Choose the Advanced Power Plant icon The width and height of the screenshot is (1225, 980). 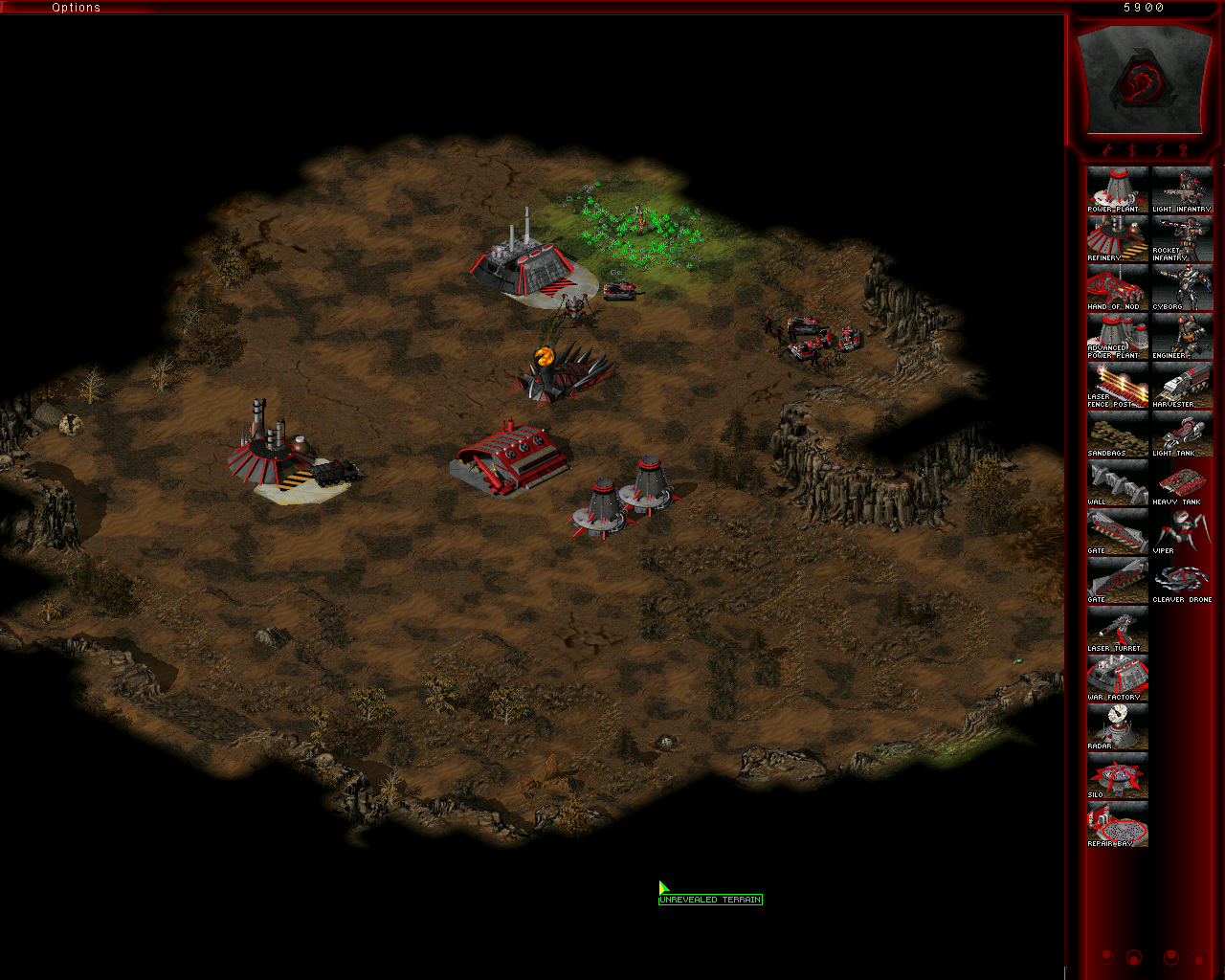1117,335
